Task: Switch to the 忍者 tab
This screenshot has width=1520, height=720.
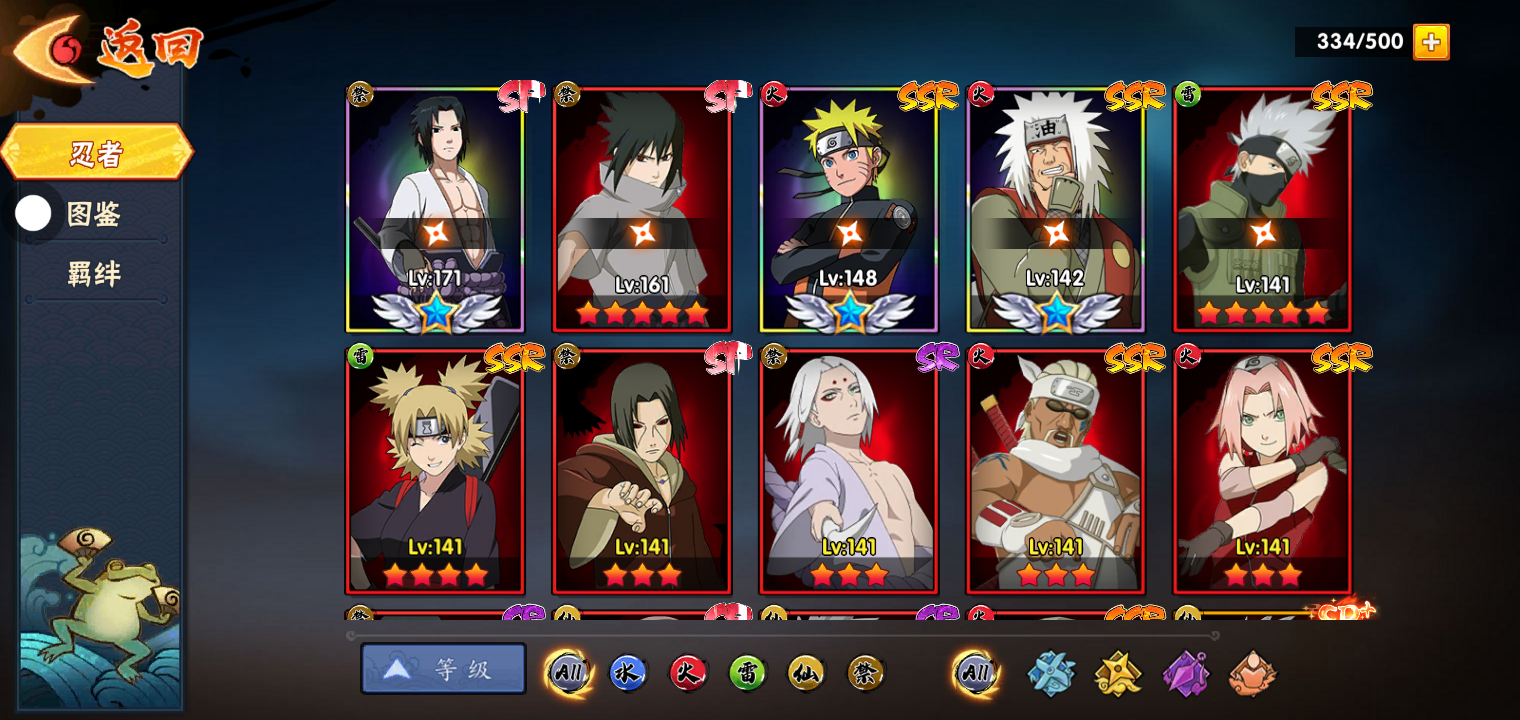Action: tap(97, 153)
